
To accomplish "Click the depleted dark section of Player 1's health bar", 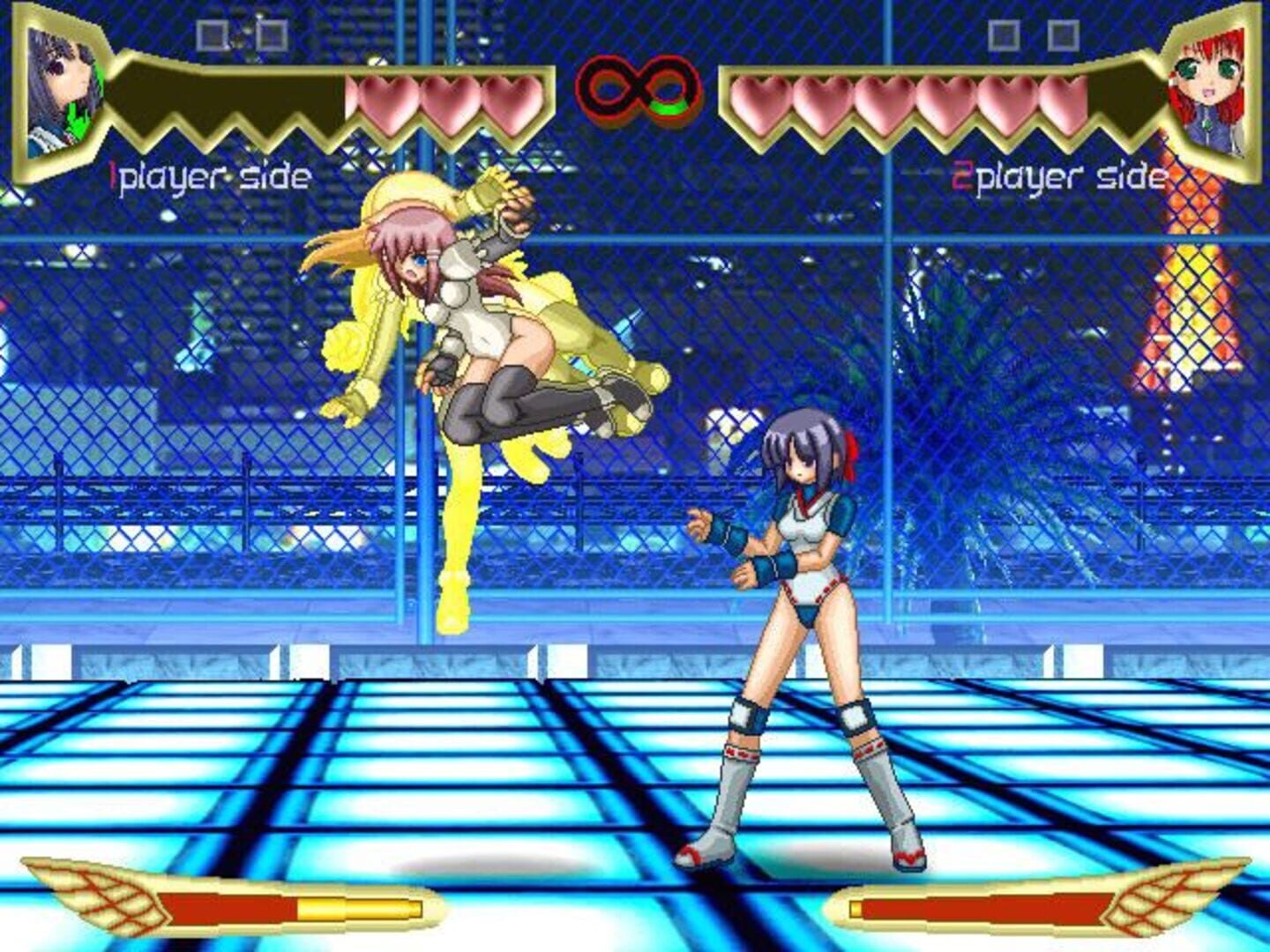I will point(238,95).
